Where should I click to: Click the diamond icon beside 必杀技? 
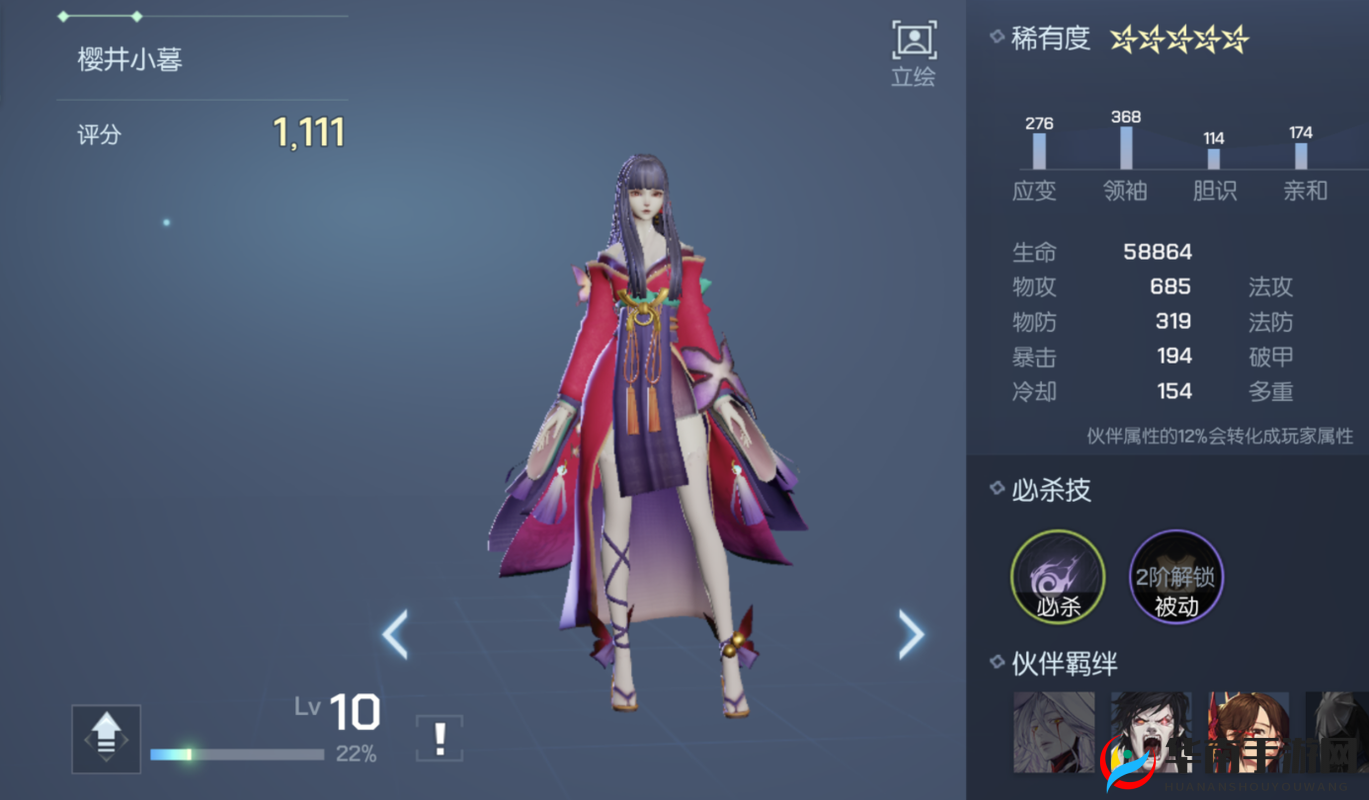996,489
